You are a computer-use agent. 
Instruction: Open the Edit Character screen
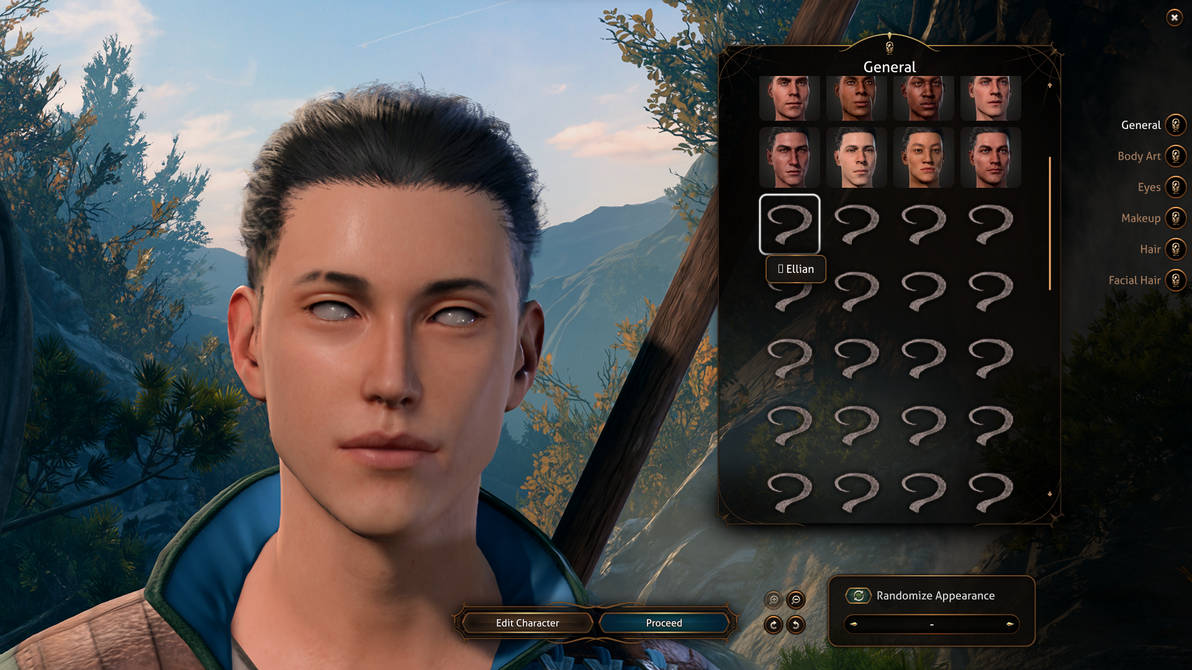(x=527, y=623)
